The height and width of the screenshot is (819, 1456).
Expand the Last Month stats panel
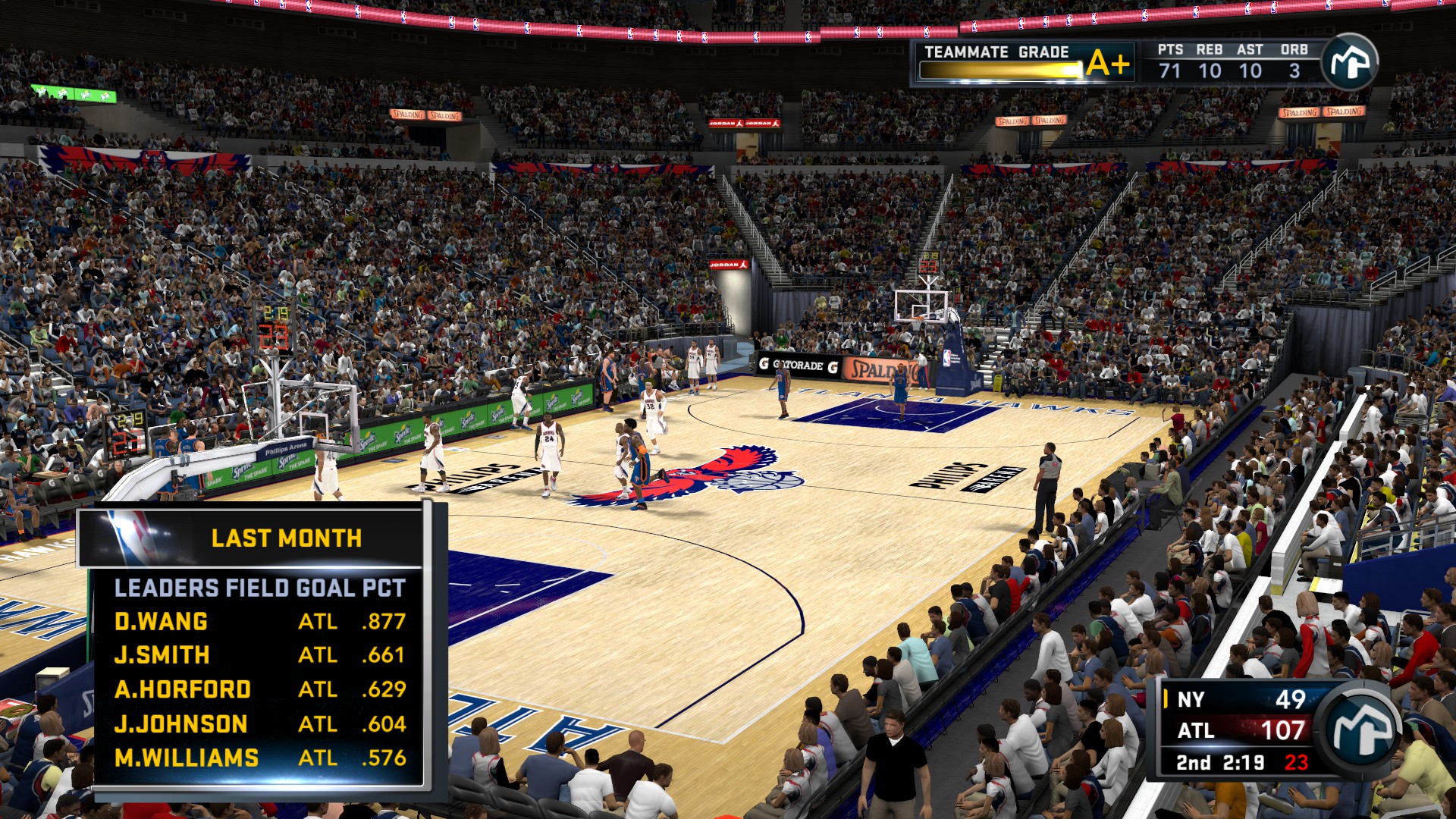(287, 538)
